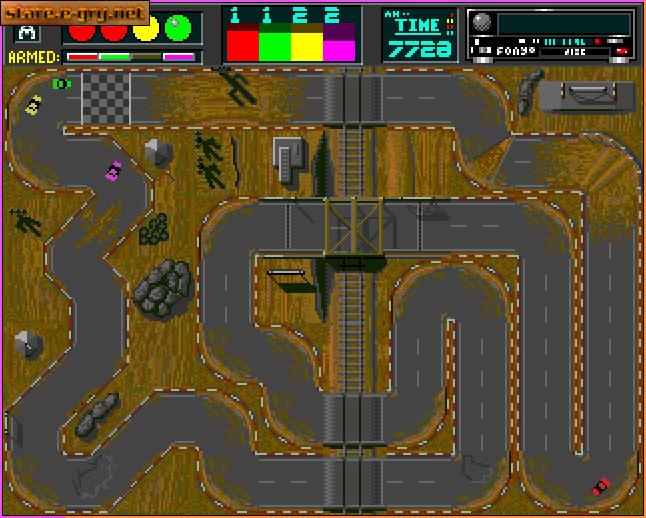
Task: Turn the car radio's round knob
Action: tap(481, 22)
